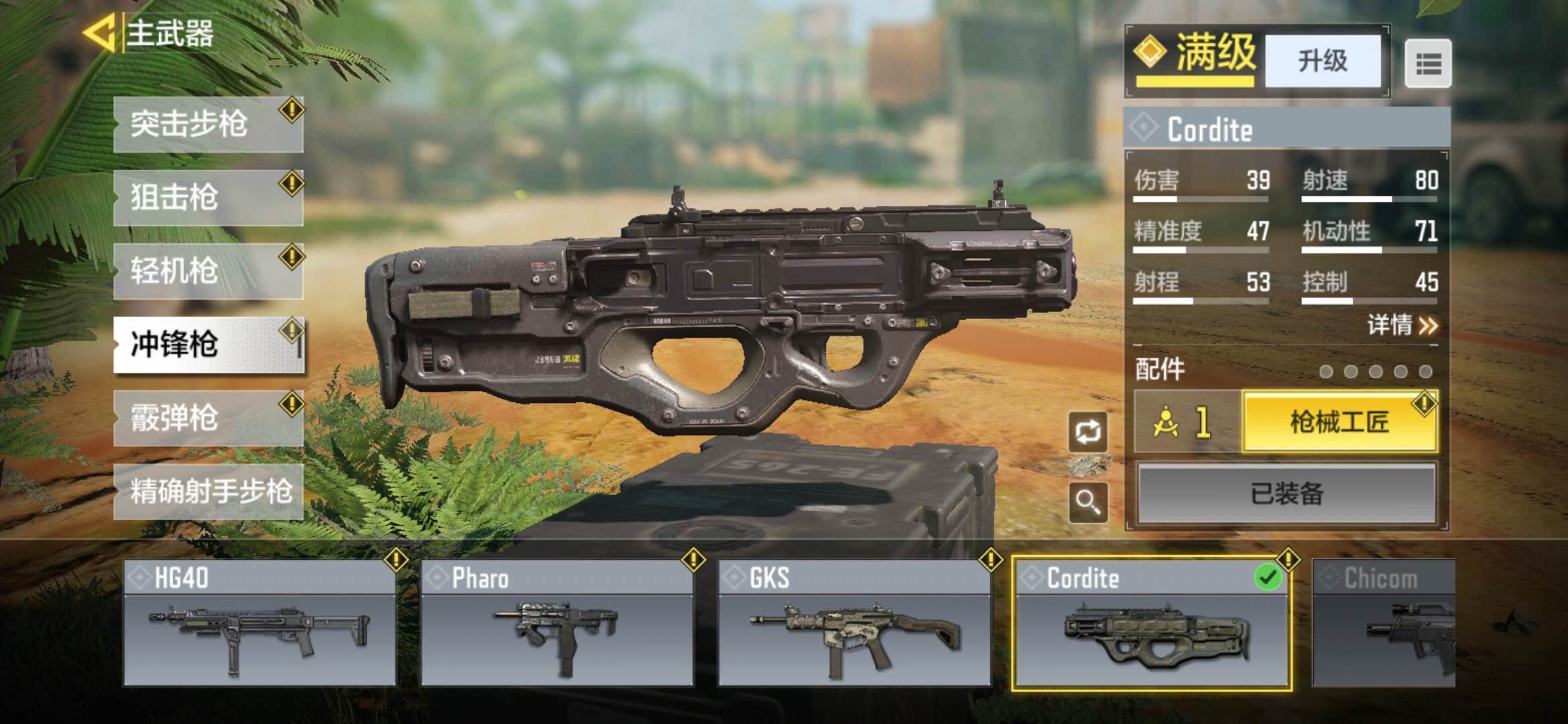The width and height of the screenshot is (1568, 724).
Task: Choose the 冲锋枪 category tab
Action: (208, 345)
